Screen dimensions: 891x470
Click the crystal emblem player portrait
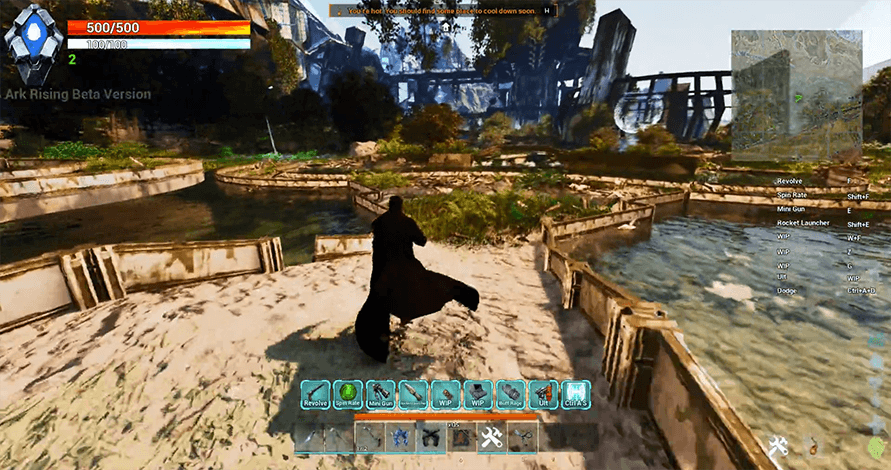coord(29,45)
